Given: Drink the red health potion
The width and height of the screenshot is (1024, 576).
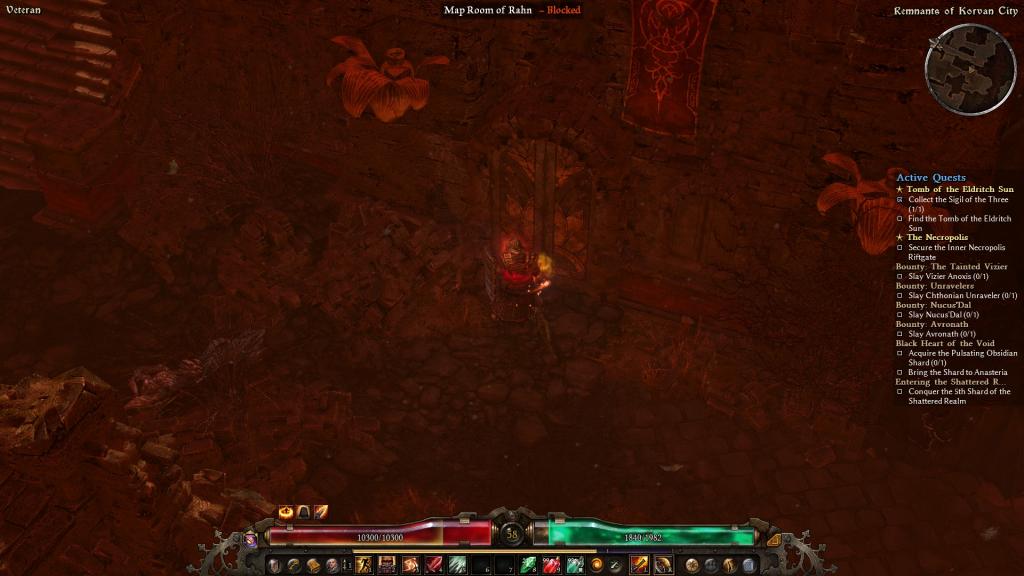Looking at the screenshot, I should 551,565.
